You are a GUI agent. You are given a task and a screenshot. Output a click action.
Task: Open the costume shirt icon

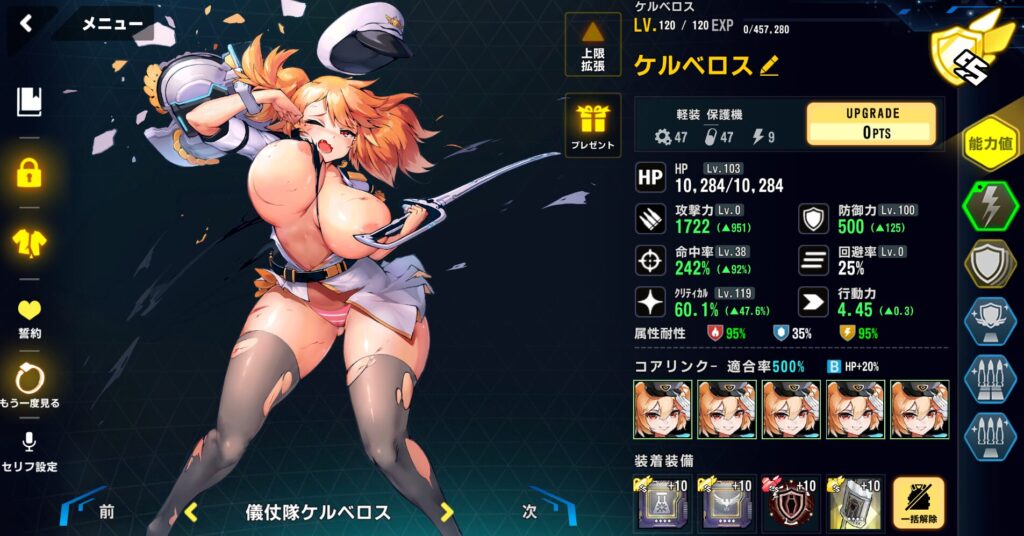click(x=30, y=241)
